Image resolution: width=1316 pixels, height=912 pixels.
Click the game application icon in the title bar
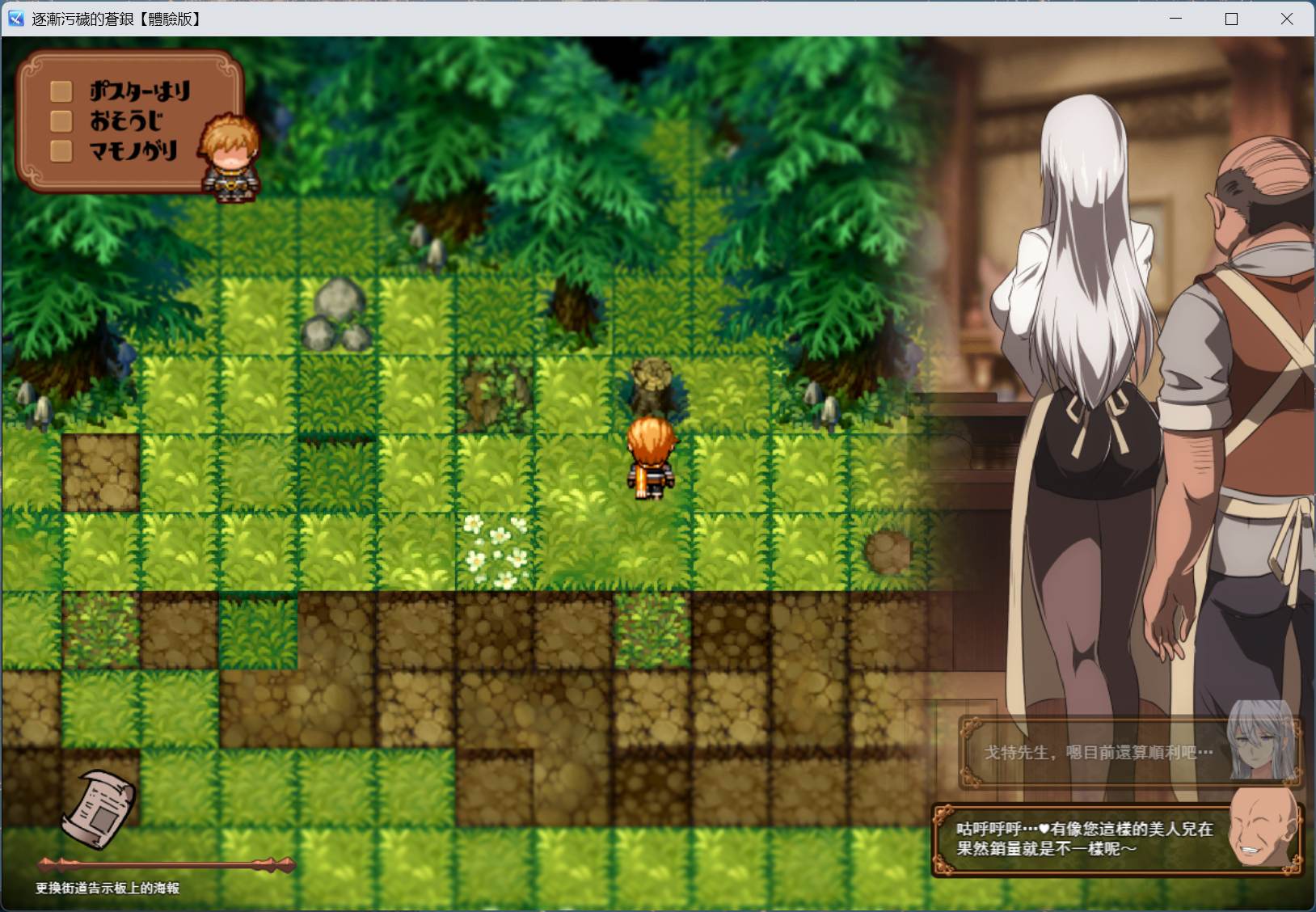[15, 18]
